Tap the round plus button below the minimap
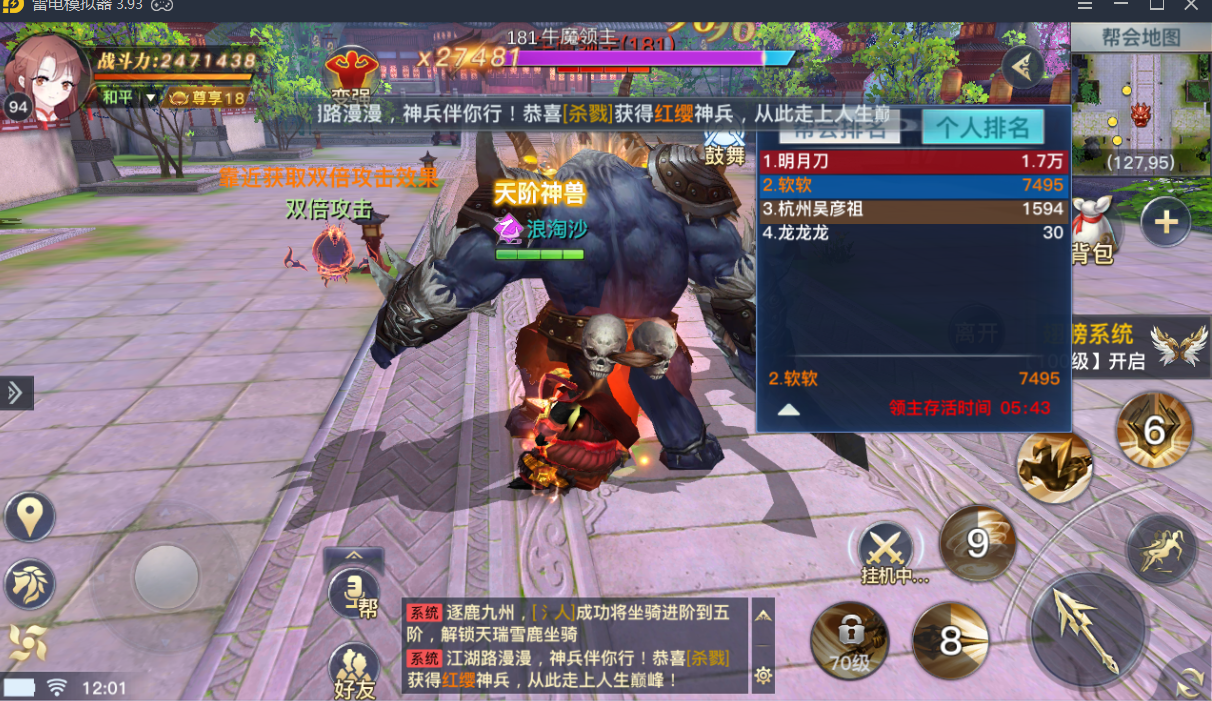The image size is (1212, 701). point(1165,222)
